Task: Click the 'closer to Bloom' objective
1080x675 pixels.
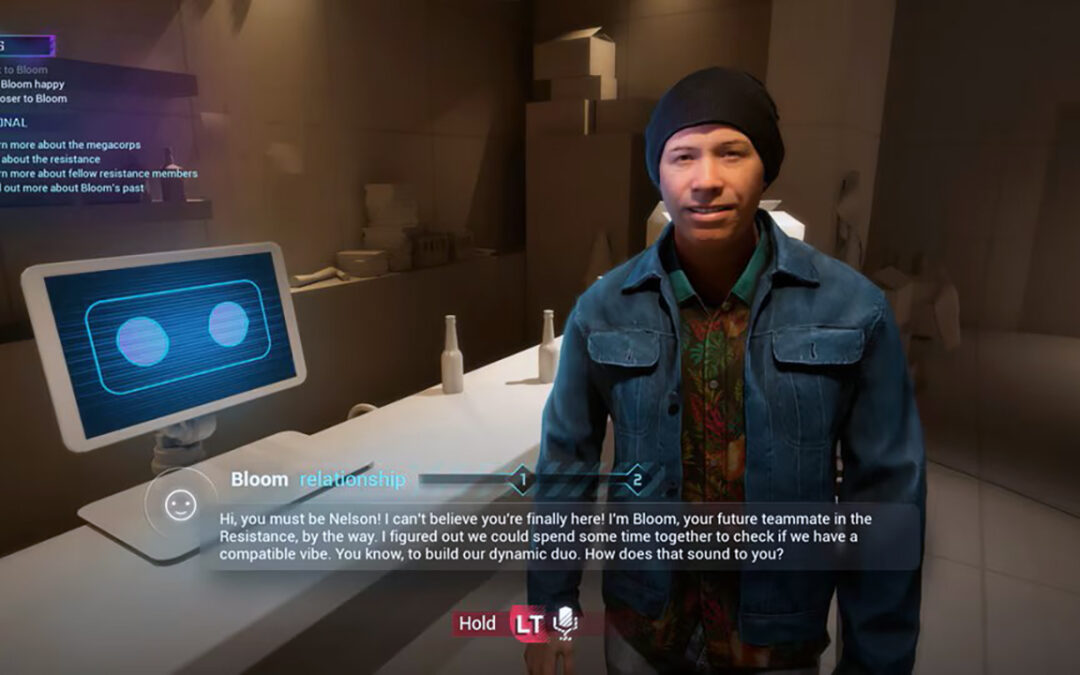Action: click(x=34, y=98)
